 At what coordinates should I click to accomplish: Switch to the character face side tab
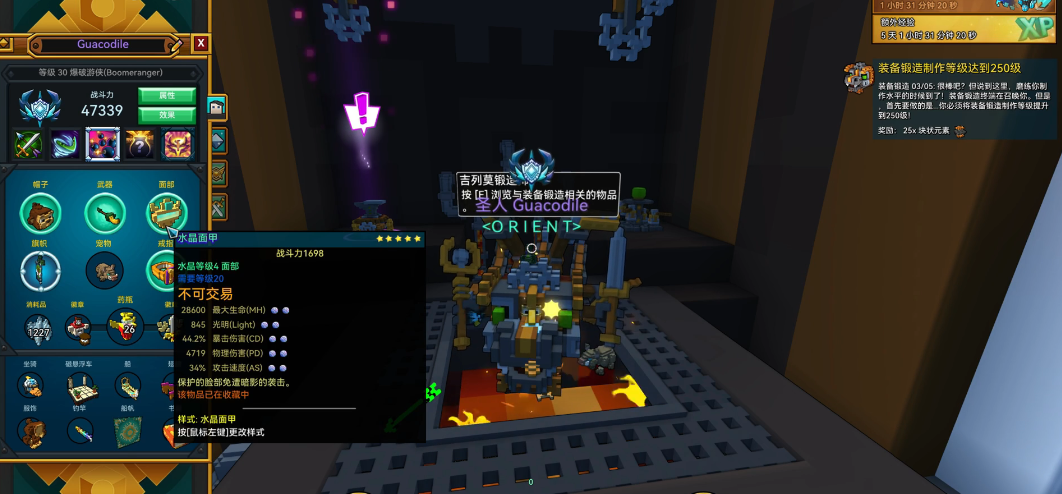pos(216,106)
